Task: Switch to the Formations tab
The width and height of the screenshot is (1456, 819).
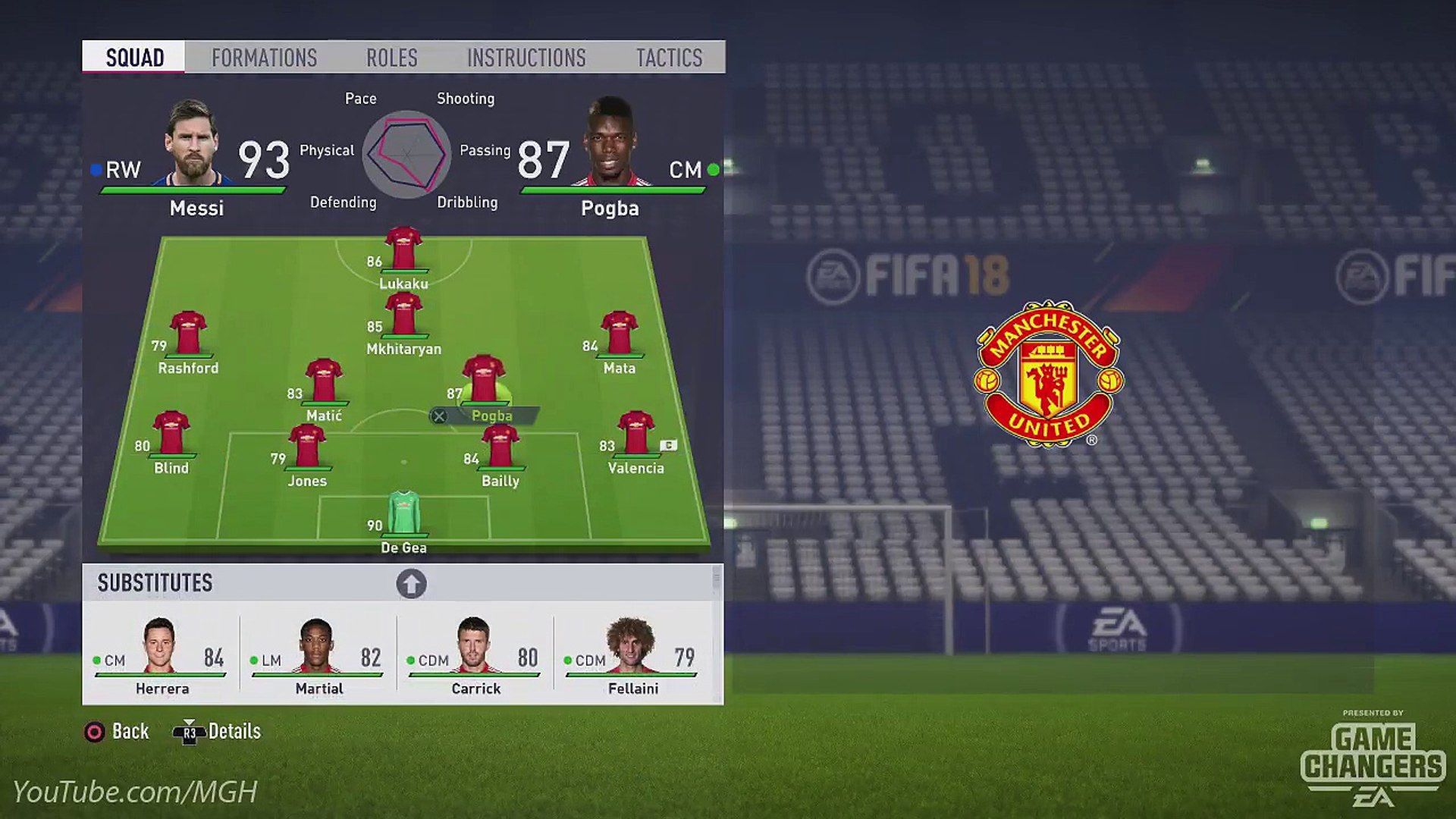Action: [264, 58]
